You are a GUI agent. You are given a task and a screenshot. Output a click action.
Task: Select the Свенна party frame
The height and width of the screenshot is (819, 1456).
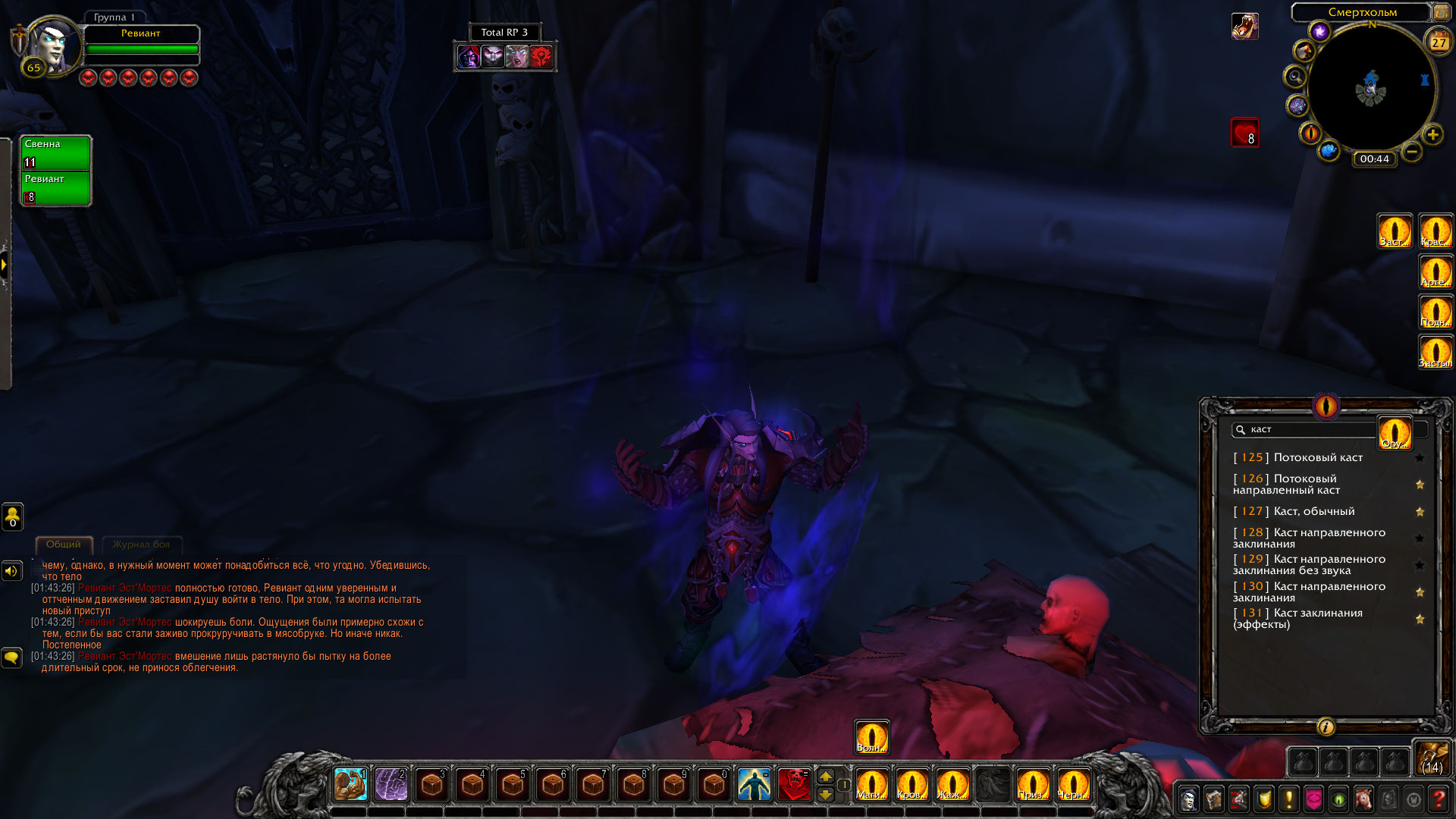coord(56,152)
